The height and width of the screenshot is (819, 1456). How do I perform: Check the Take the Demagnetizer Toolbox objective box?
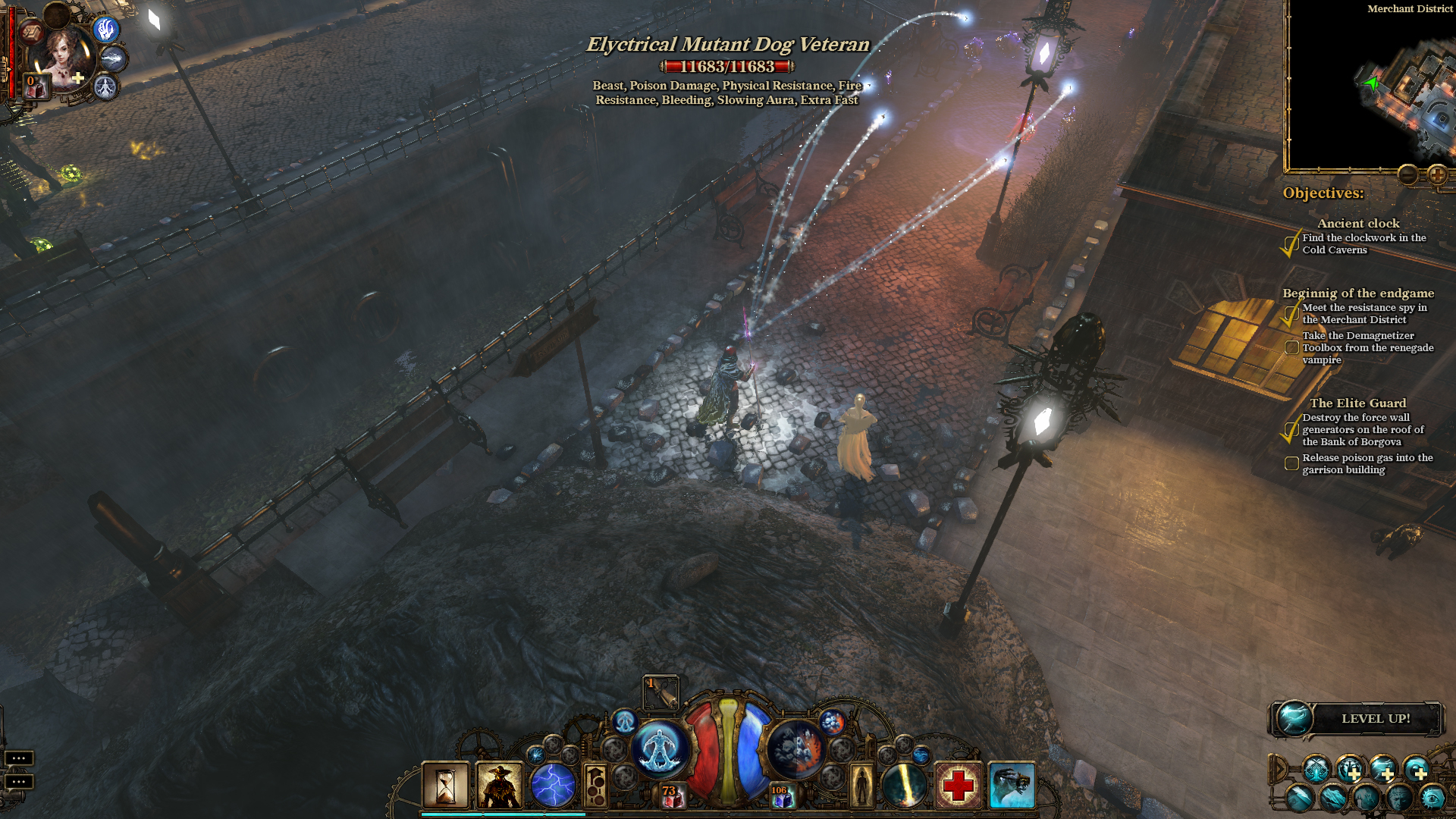pos(1291,347)
